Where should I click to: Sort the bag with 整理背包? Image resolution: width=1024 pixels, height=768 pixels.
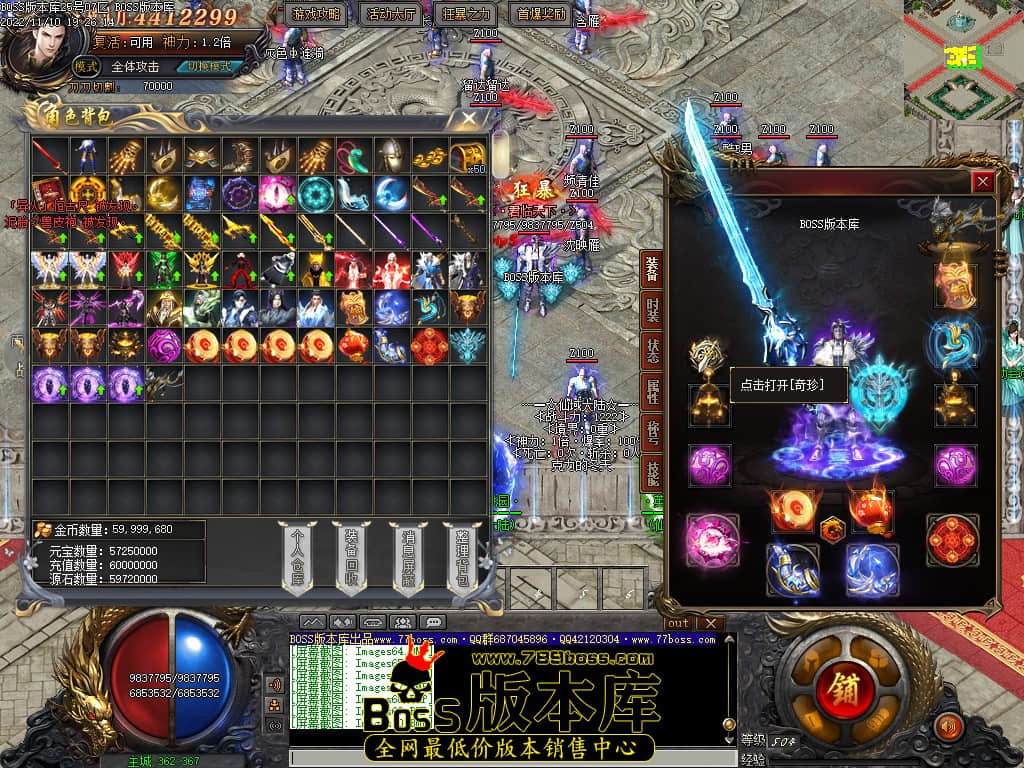tap(463, 560)
